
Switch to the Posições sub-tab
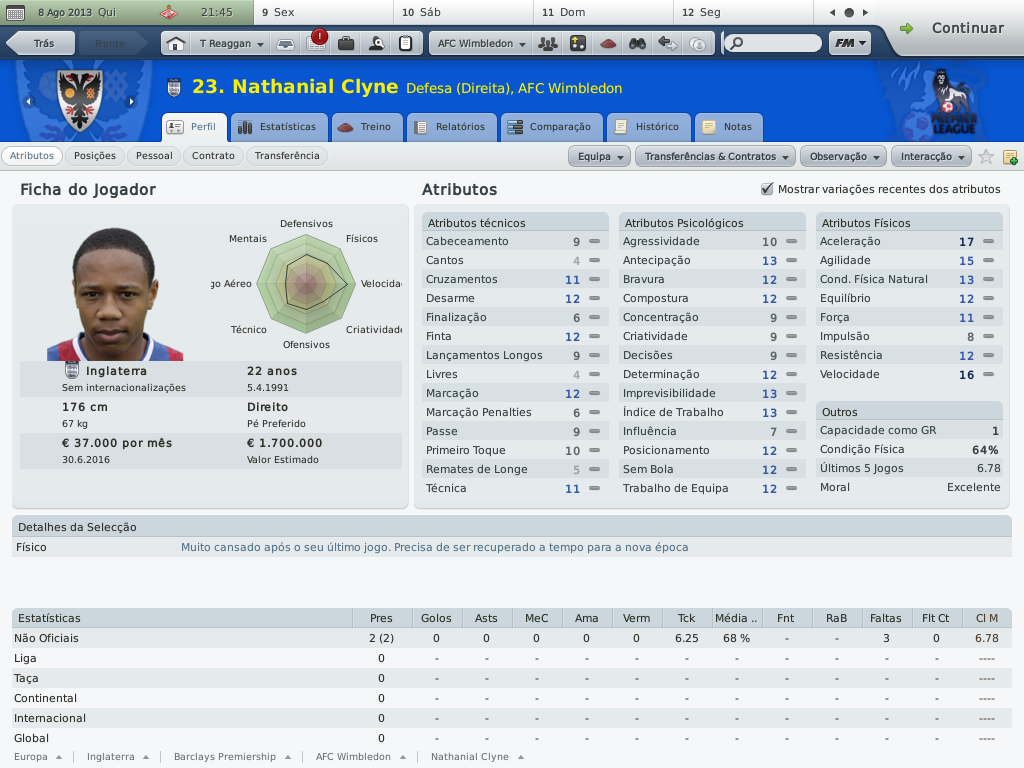(95, 156)
